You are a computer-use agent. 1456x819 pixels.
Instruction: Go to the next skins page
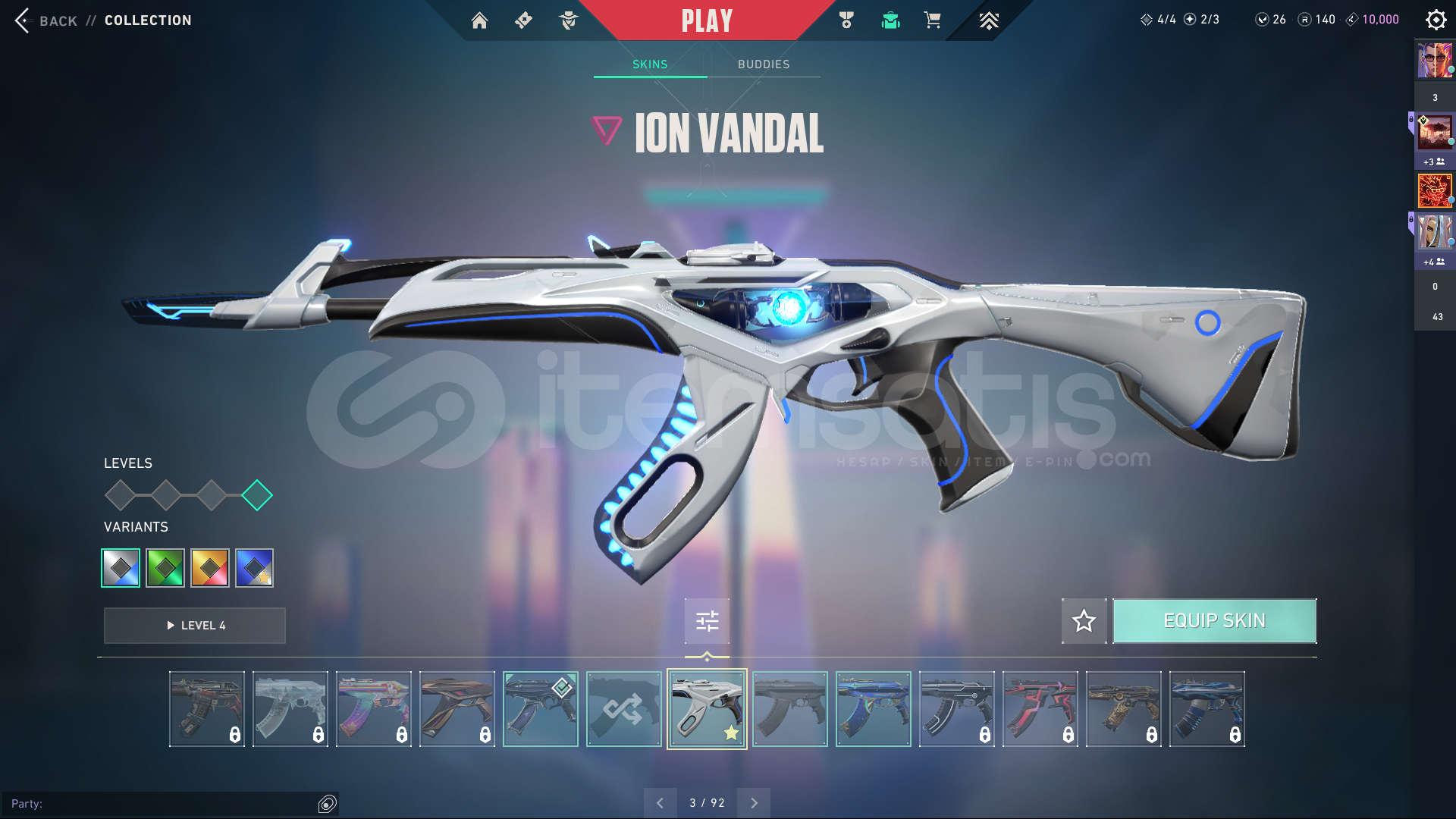point(754,803)
